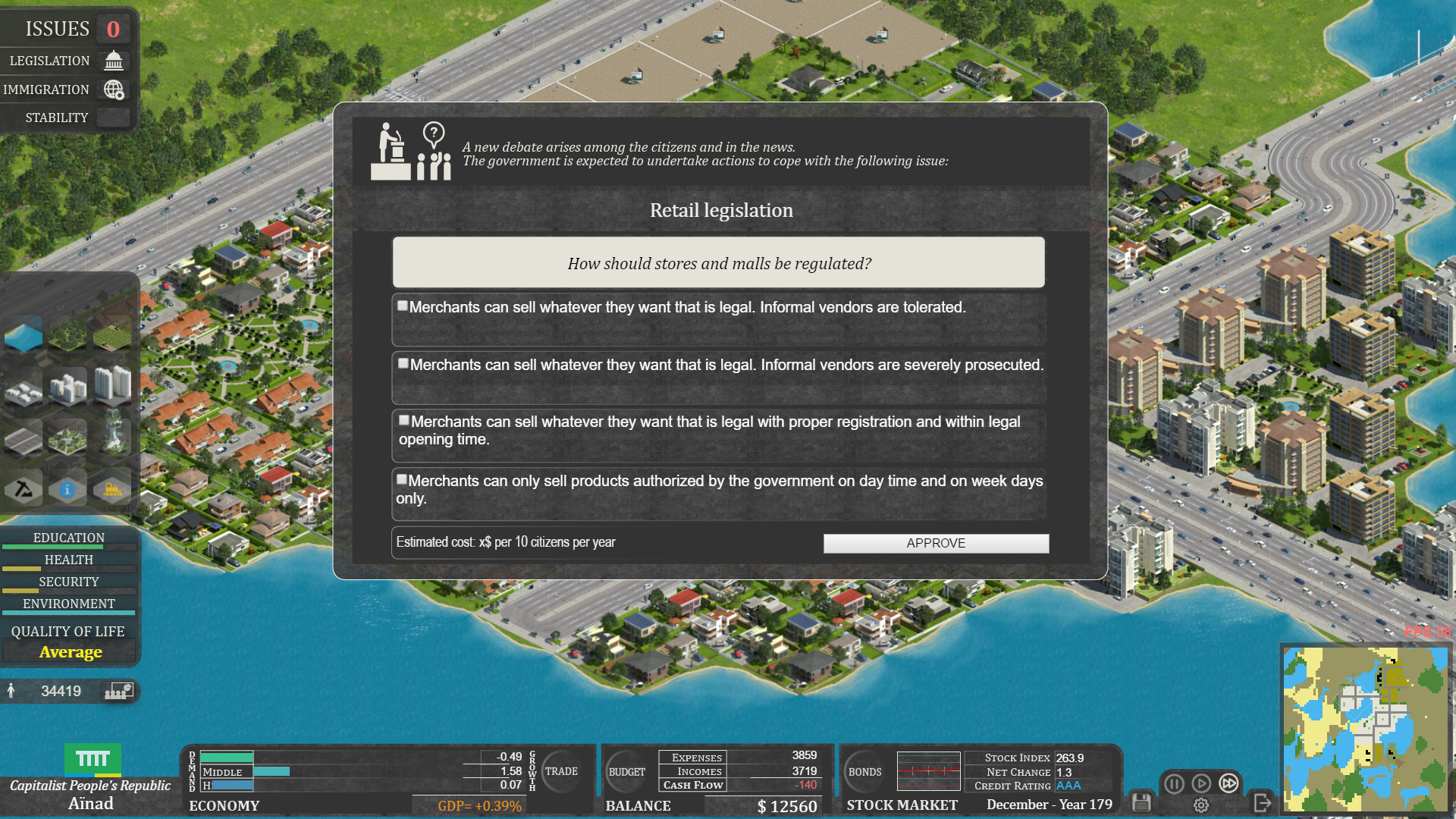Check the informal vendors tolerated option

click(402, 306)
